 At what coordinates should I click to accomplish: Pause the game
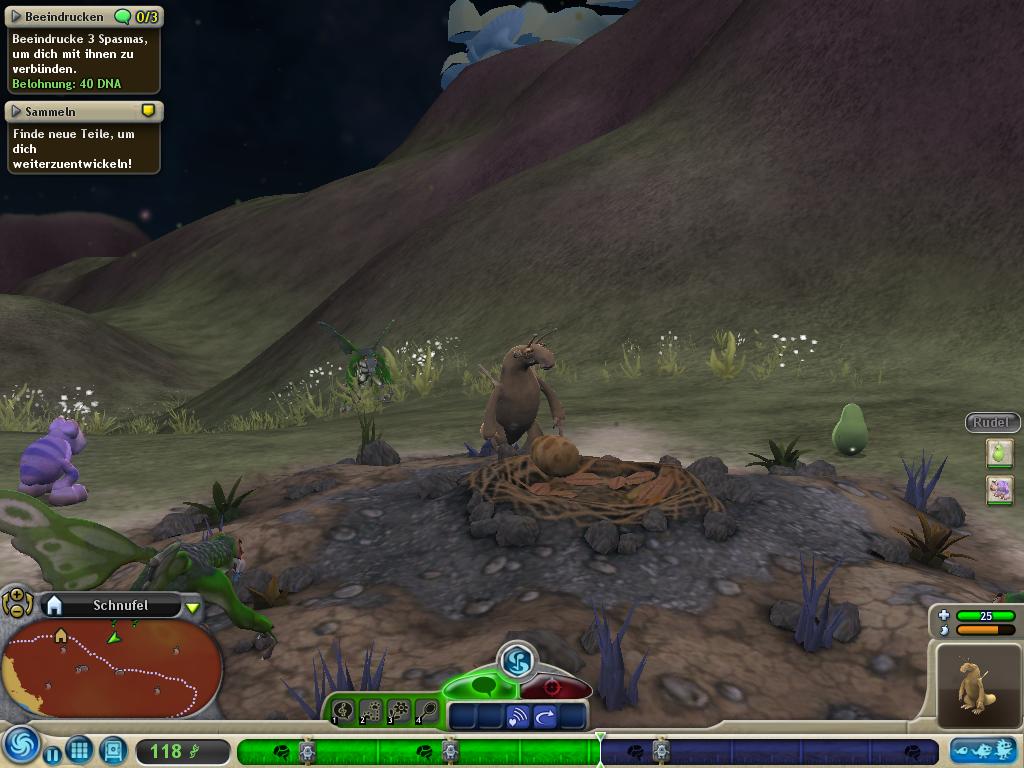tap(52, 752)
